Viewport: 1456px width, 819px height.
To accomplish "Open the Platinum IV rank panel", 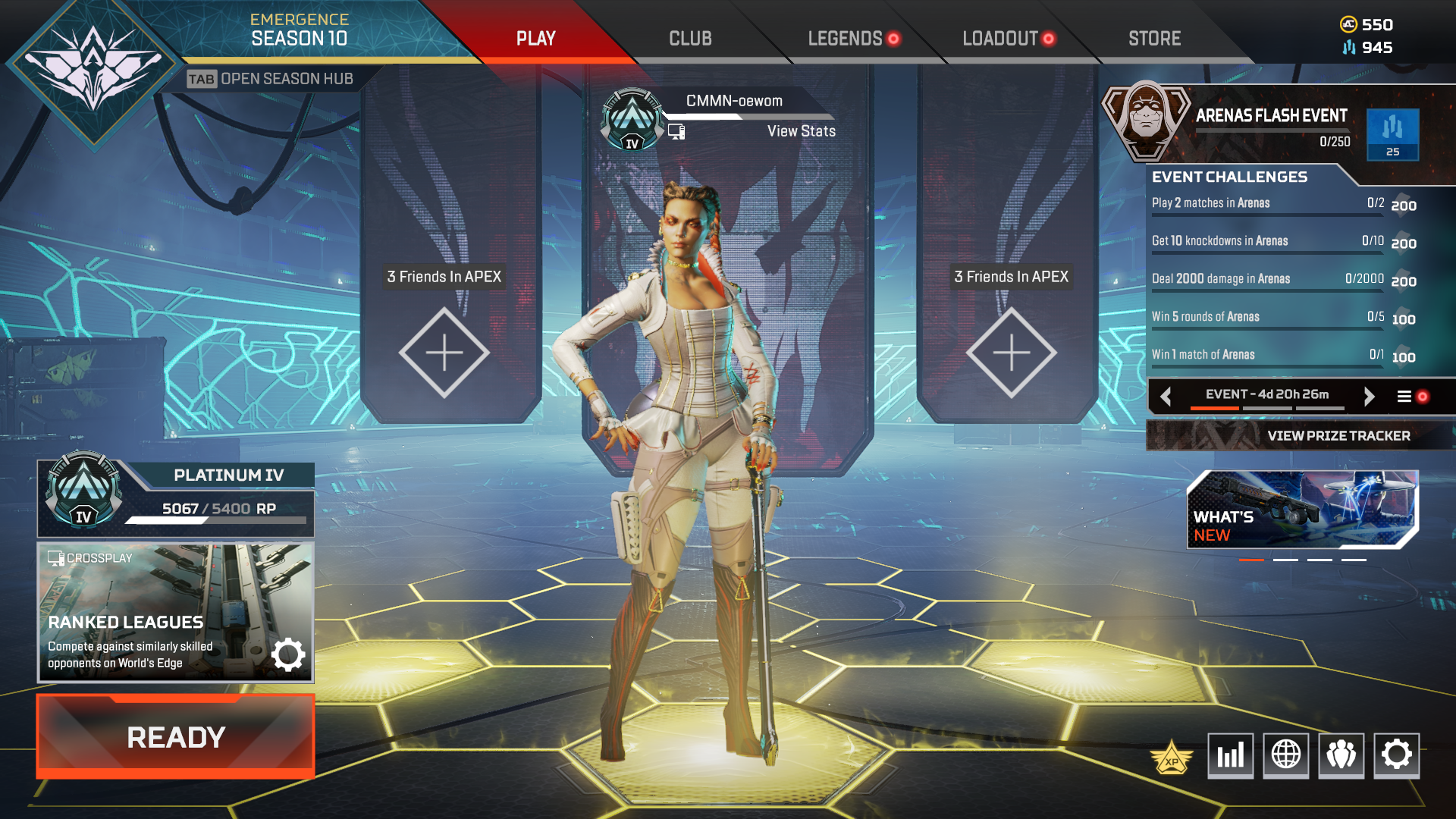I will 176,498.
